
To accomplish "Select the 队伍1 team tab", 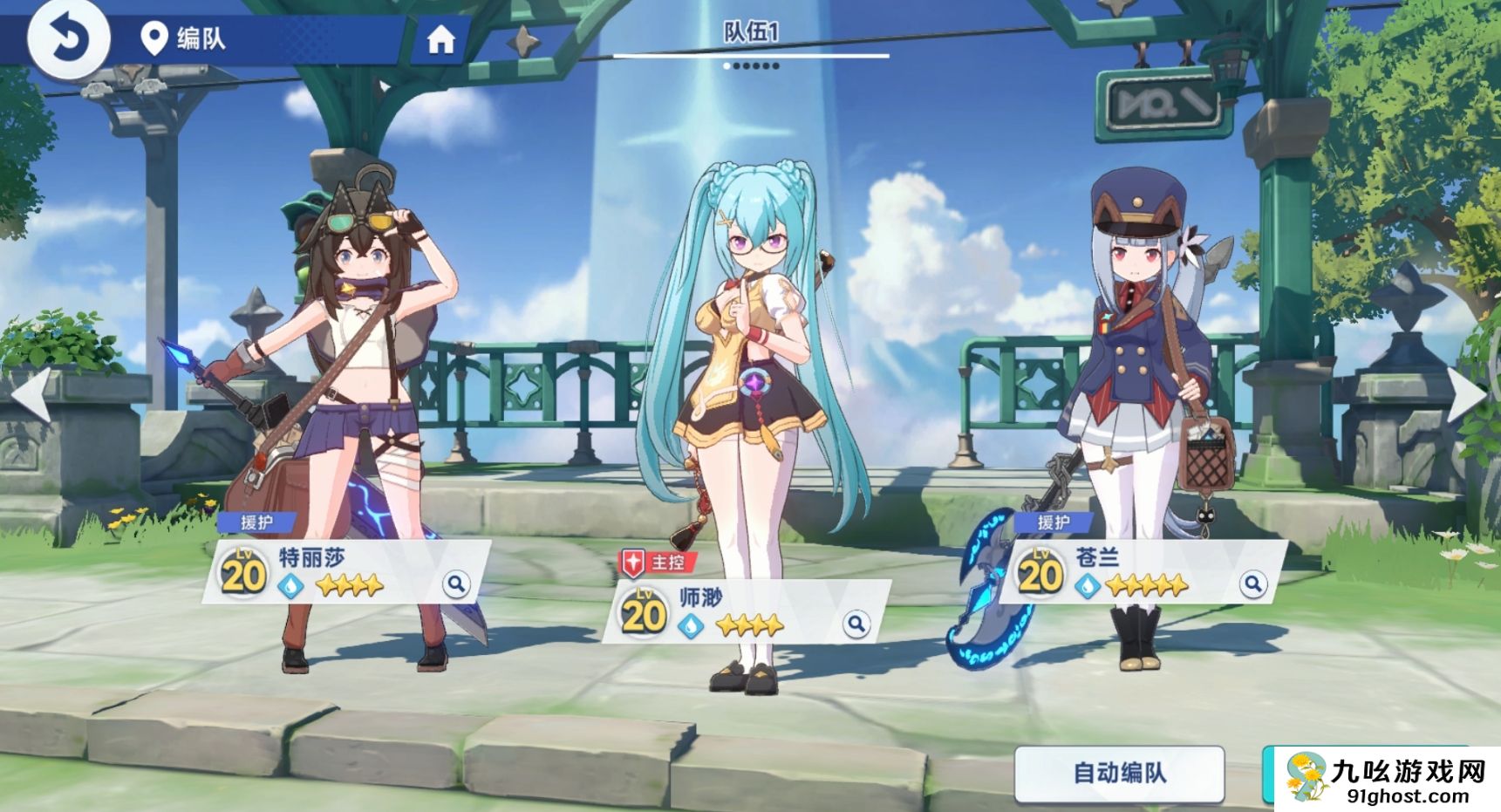I will (x=752, y=31).
